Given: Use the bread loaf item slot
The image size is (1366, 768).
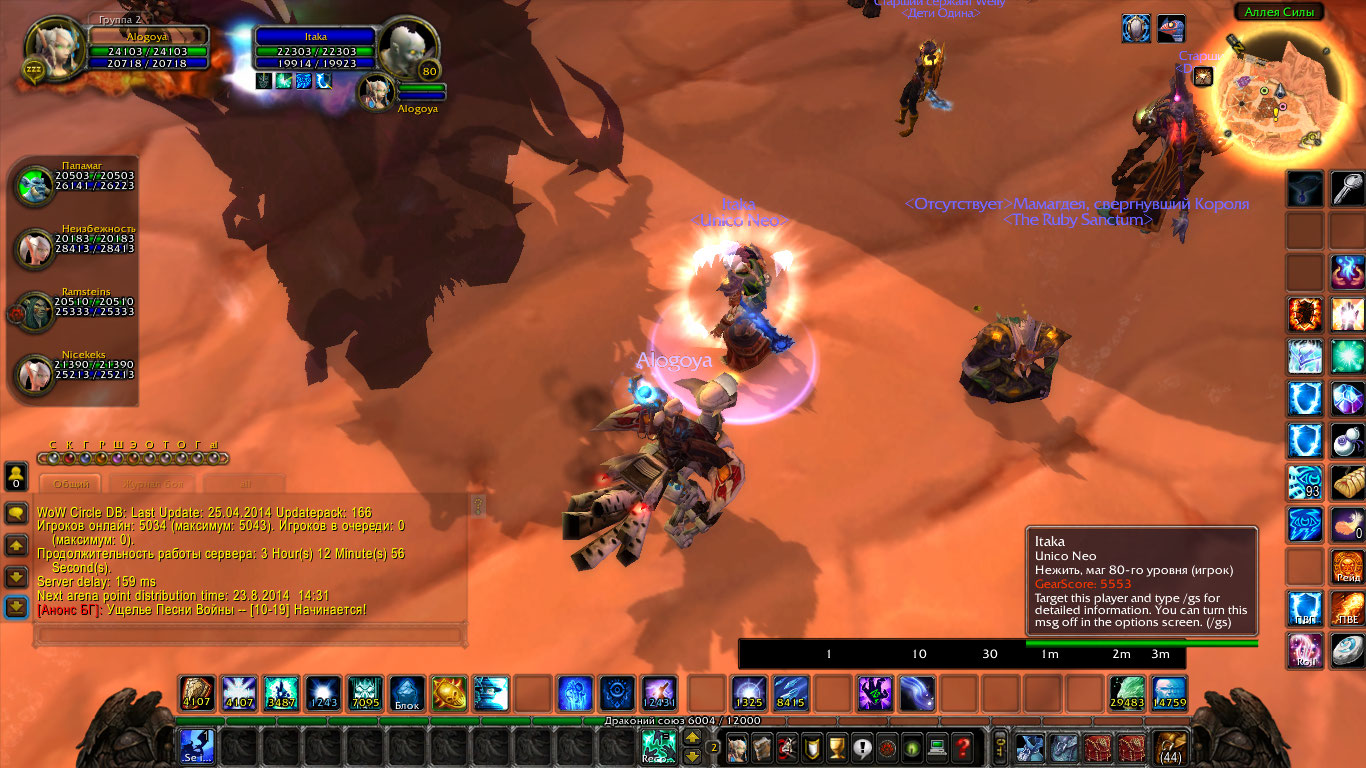Looking at the screenshot, I should tap(1347, 483).
